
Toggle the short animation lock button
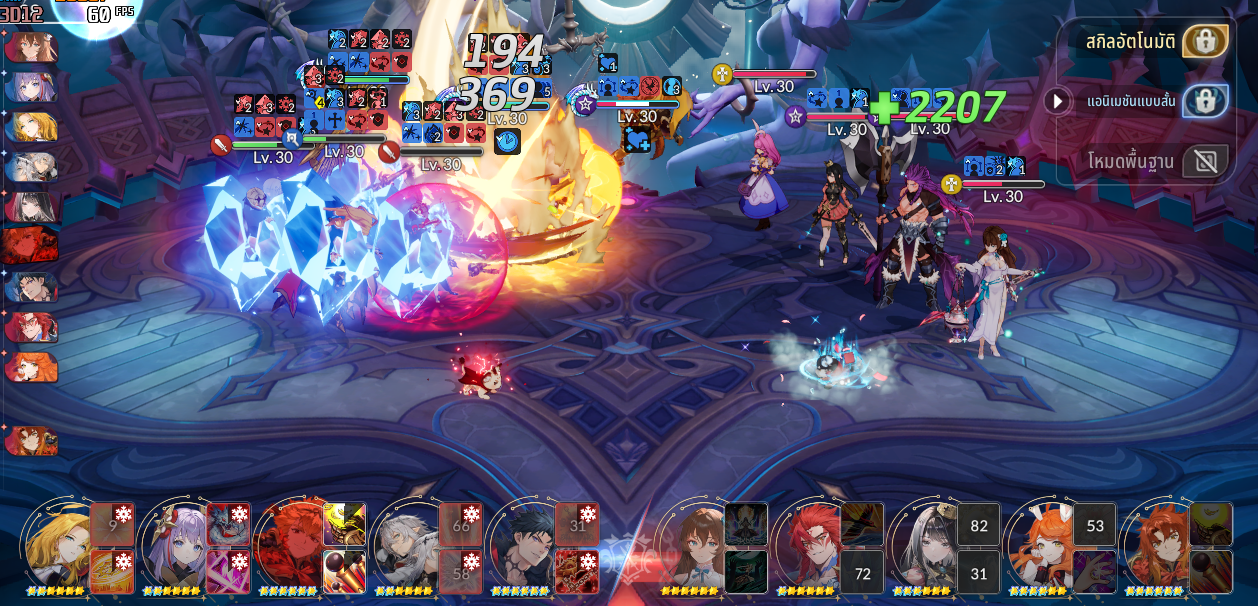[x=1205, y=101]
